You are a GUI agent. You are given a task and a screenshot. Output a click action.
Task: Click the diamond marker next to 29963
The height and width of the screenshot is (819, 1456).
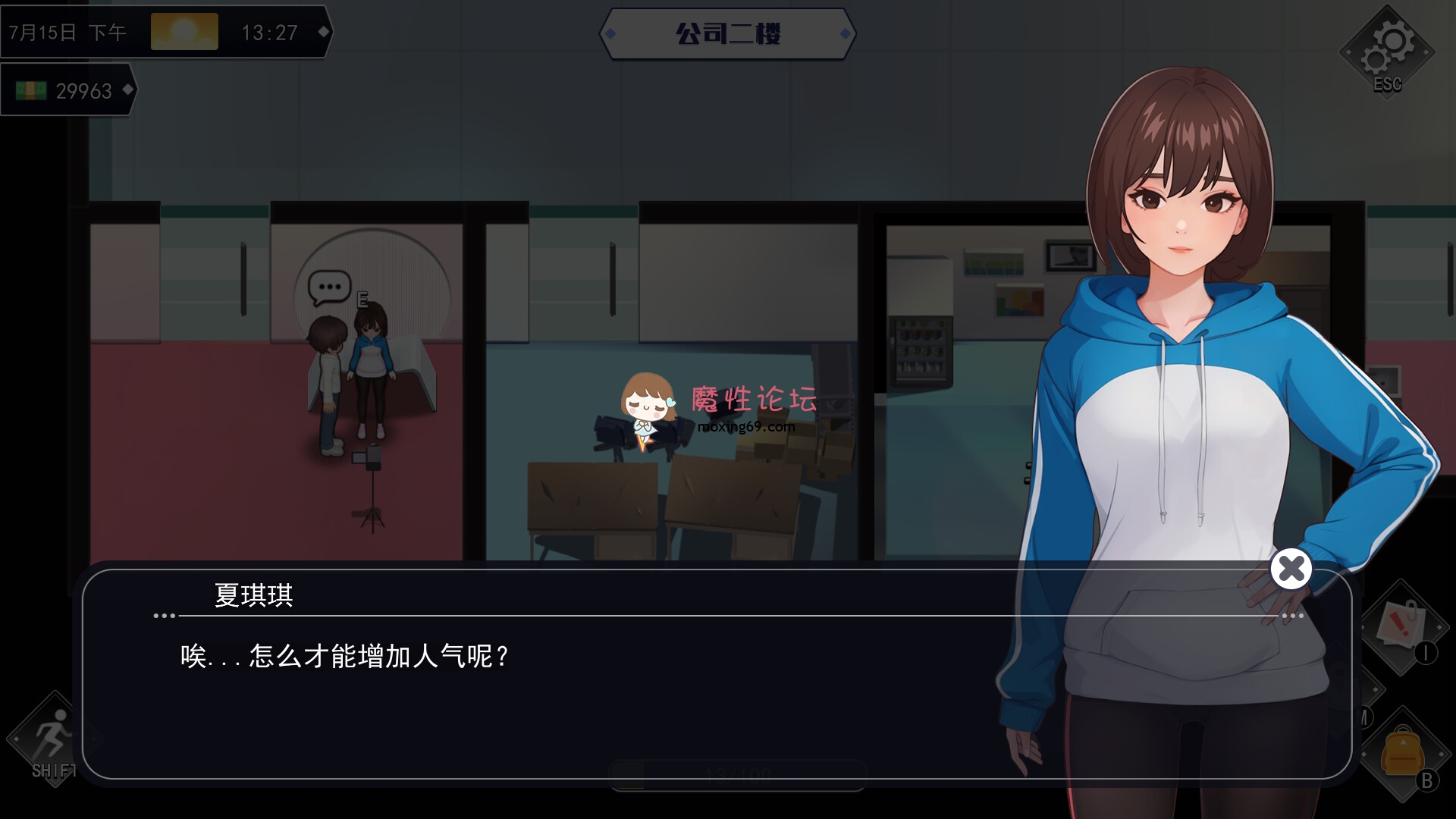click(127, 89)
